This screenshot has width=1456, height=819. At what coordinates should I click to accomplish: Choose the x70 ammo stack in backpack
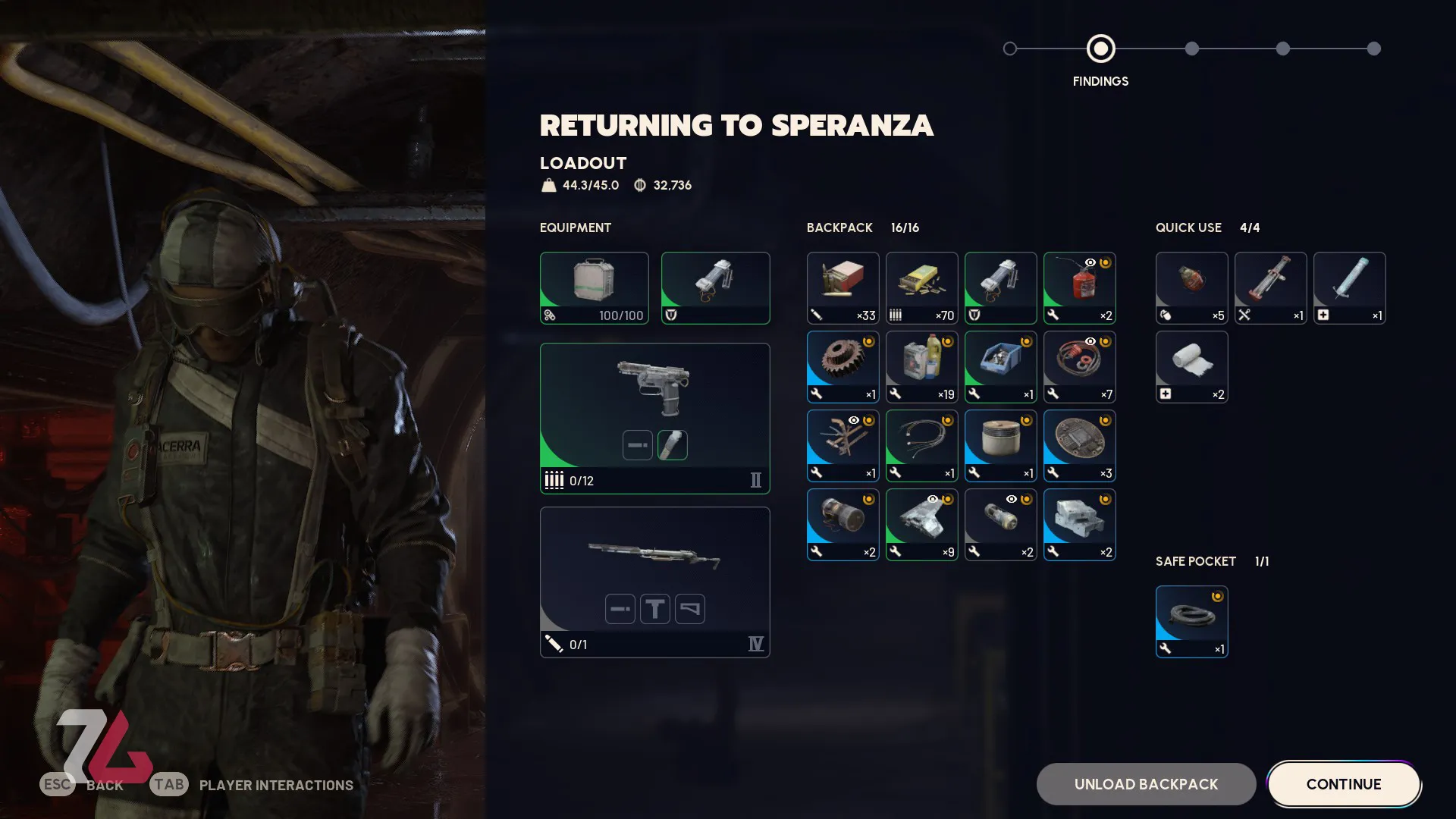click(921, 288)
